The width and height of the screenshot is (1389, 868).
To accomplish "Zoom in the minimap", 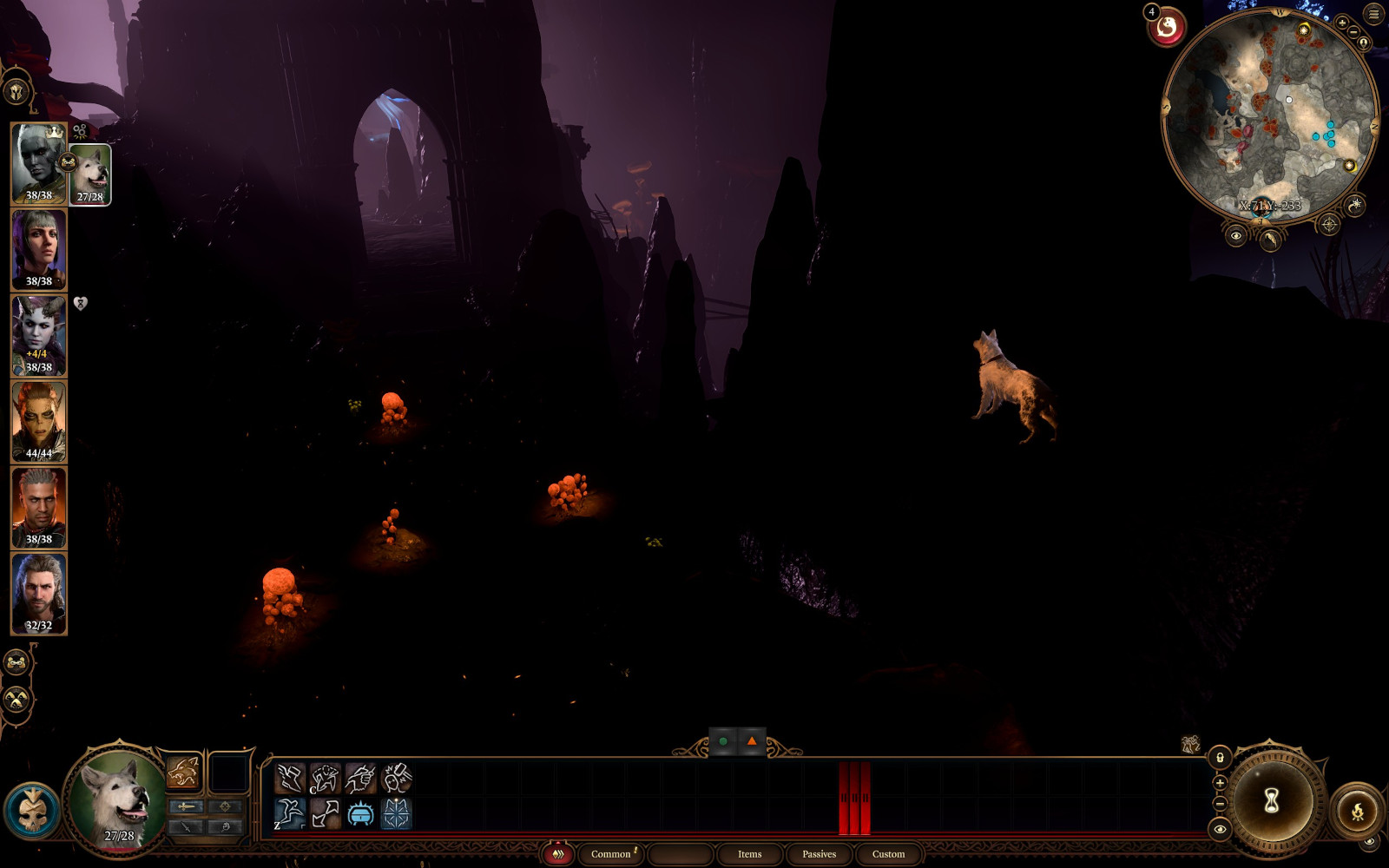I will pos(1342,23).
